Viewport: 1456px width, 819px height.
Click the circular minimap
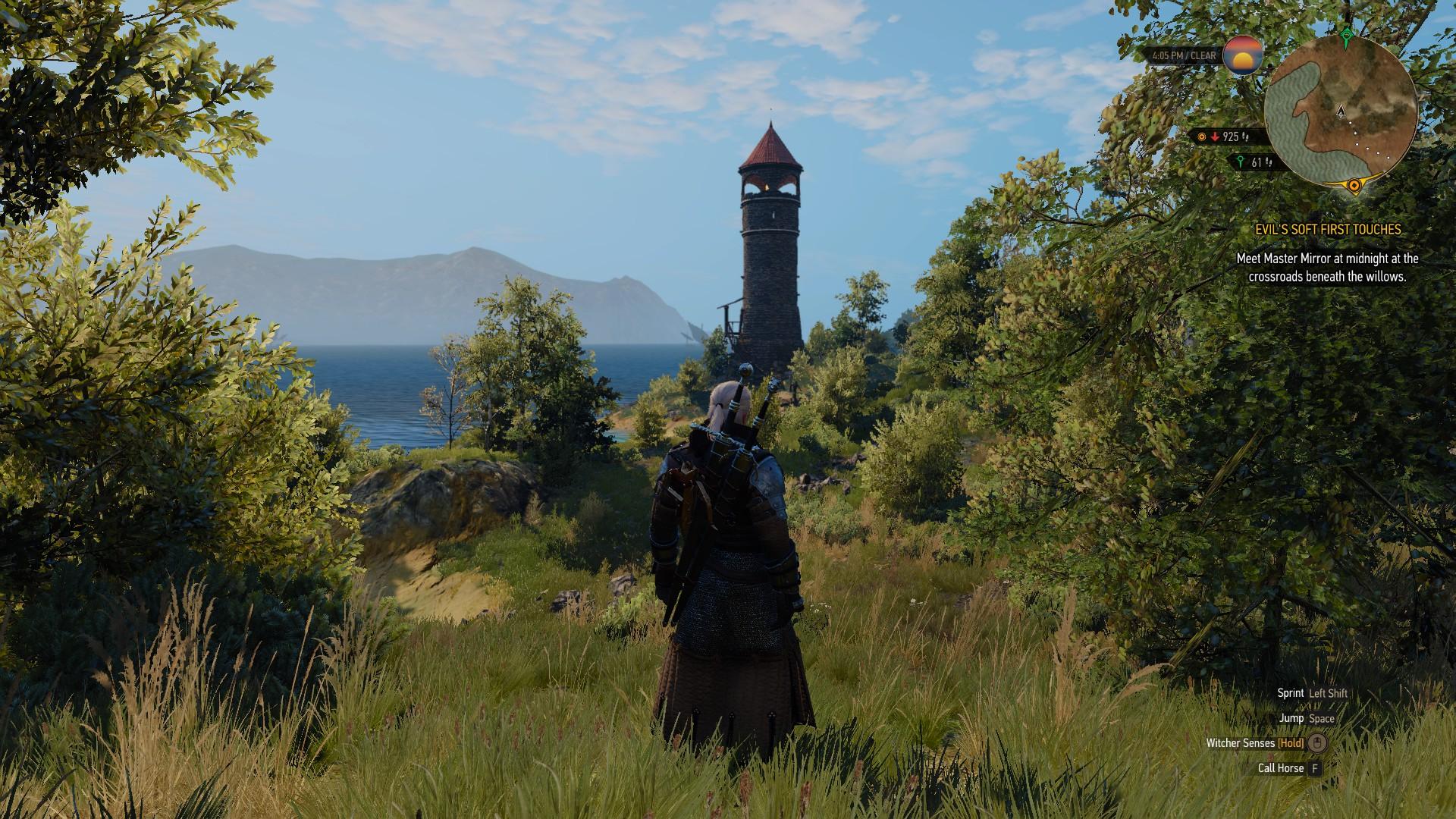point(1341,112)
